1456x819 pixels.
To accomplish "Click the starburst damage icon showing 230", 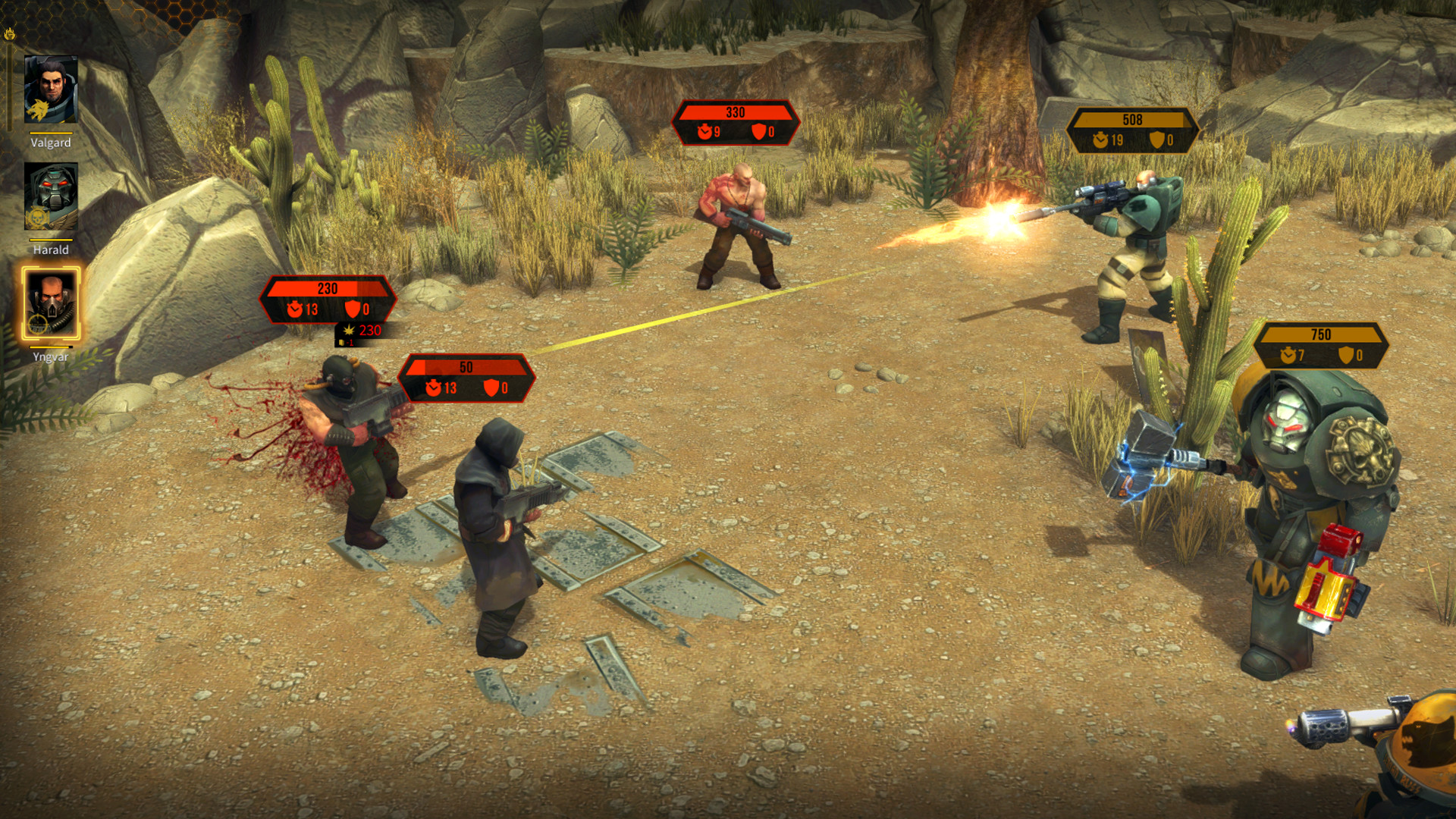I will [x=348, y=330].
